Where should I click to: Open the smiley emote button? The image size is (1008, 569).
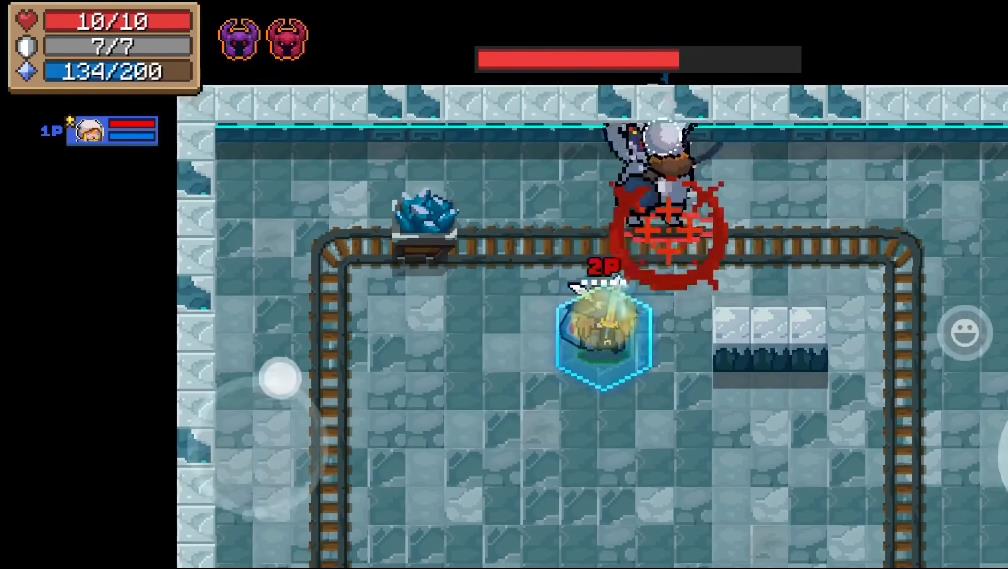964,334
